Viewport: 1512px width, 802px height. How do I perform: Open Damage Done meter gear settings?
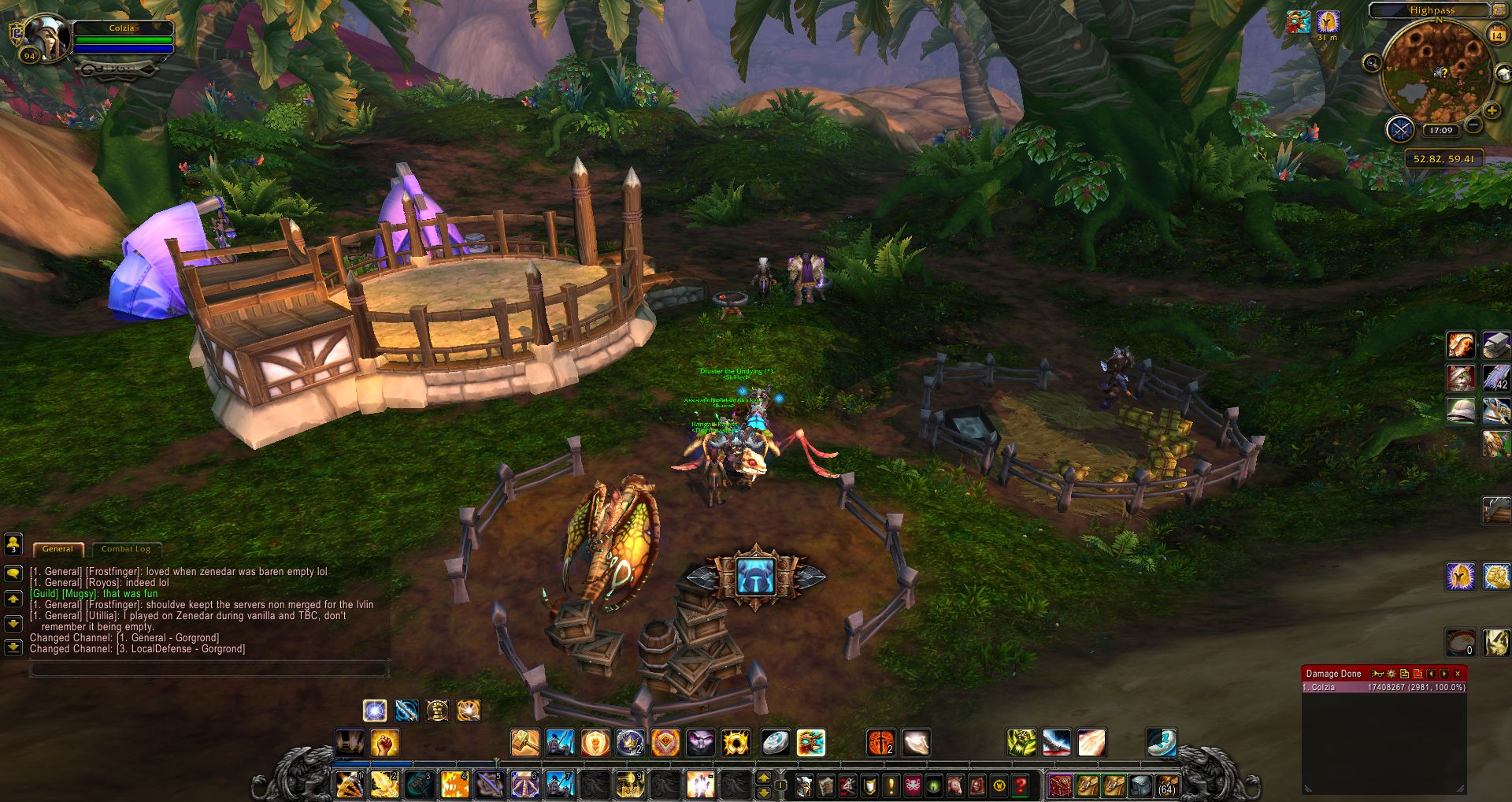tap(1392, 674)
